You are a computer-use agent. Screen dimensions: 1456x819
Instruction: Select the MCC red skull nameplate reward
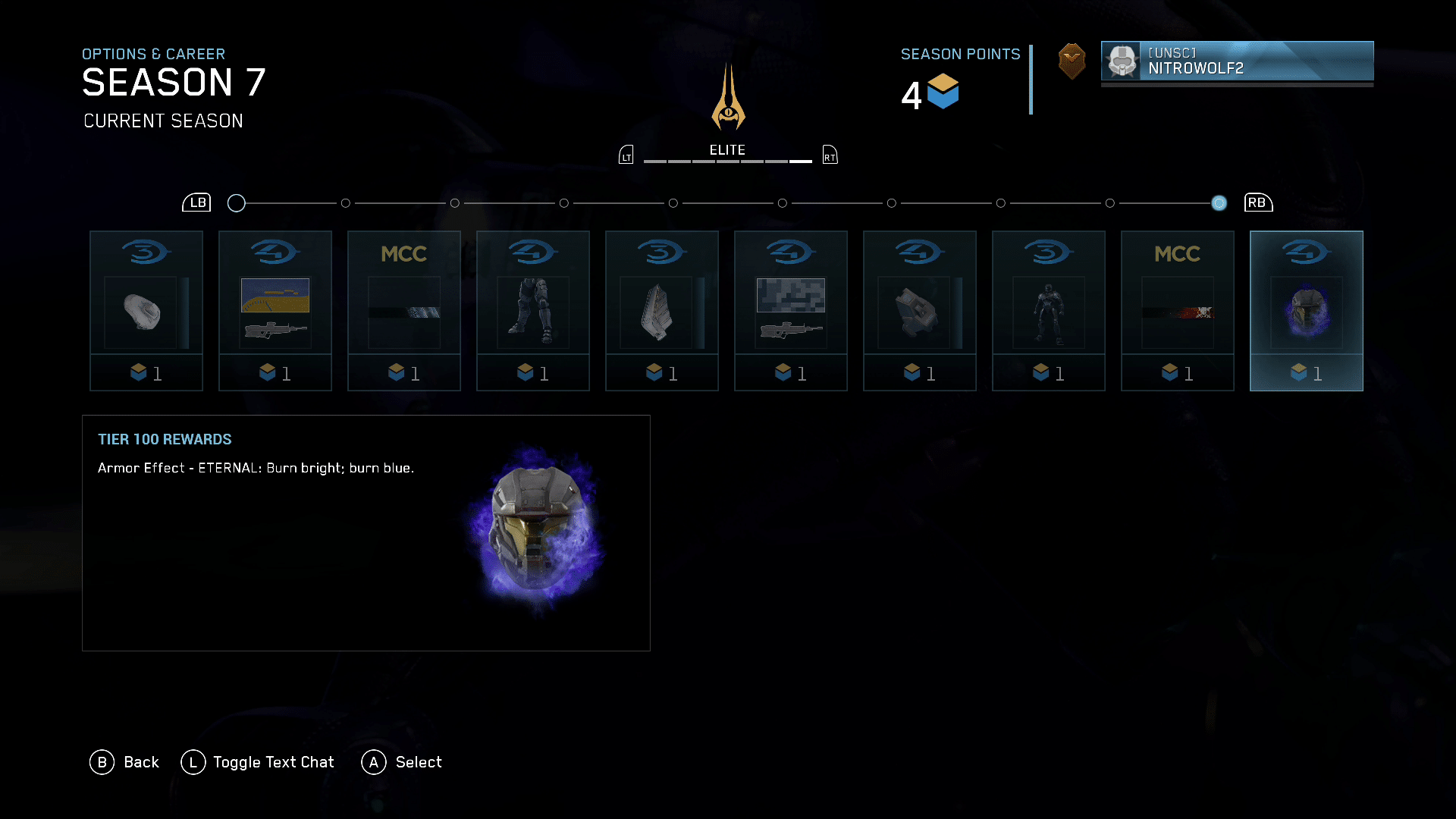pyautogui.click(x=1178, y=310)
